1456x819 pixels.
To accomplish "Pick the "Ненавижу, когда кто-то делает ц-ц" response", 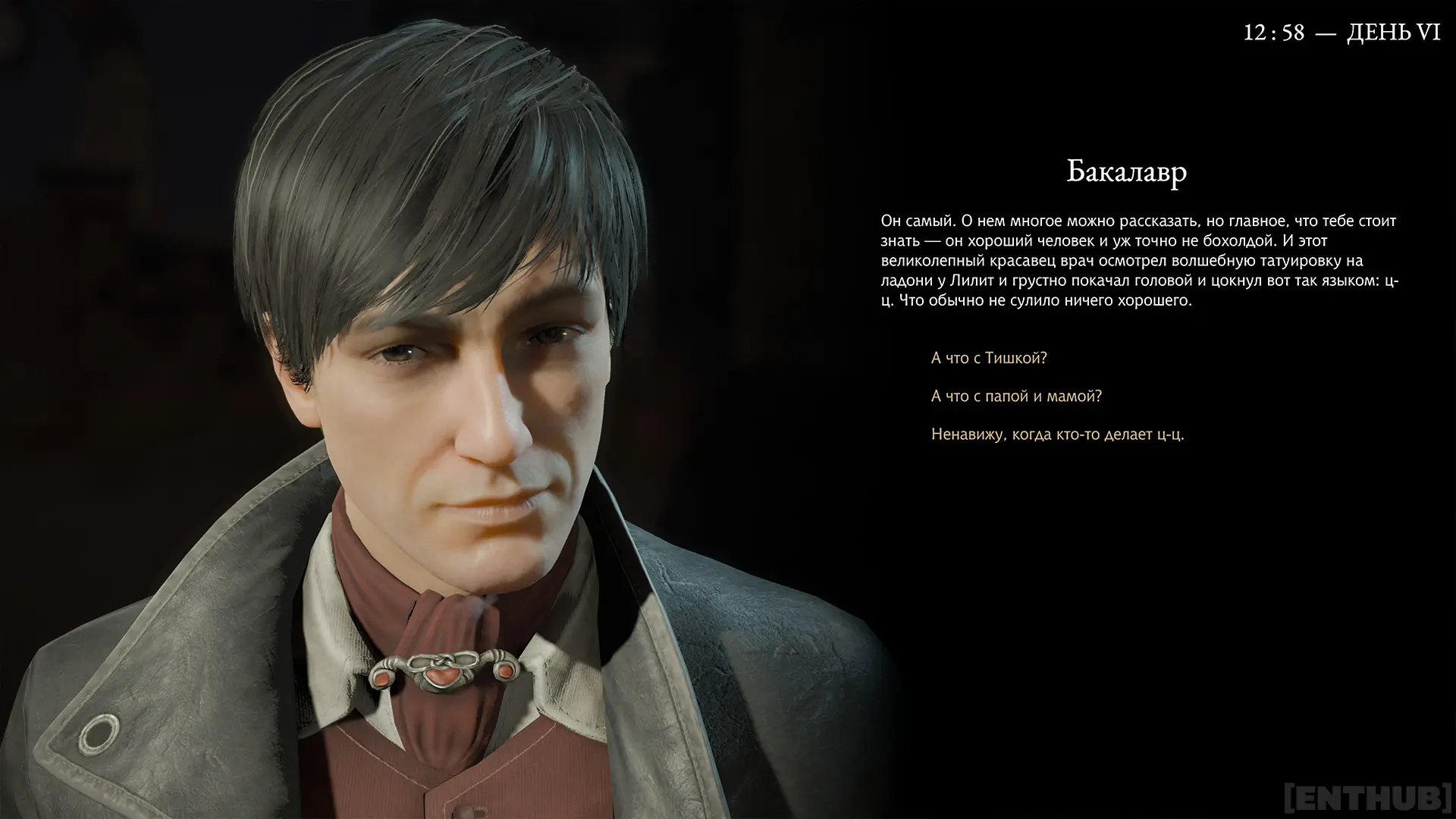I will click(1057, 435).
